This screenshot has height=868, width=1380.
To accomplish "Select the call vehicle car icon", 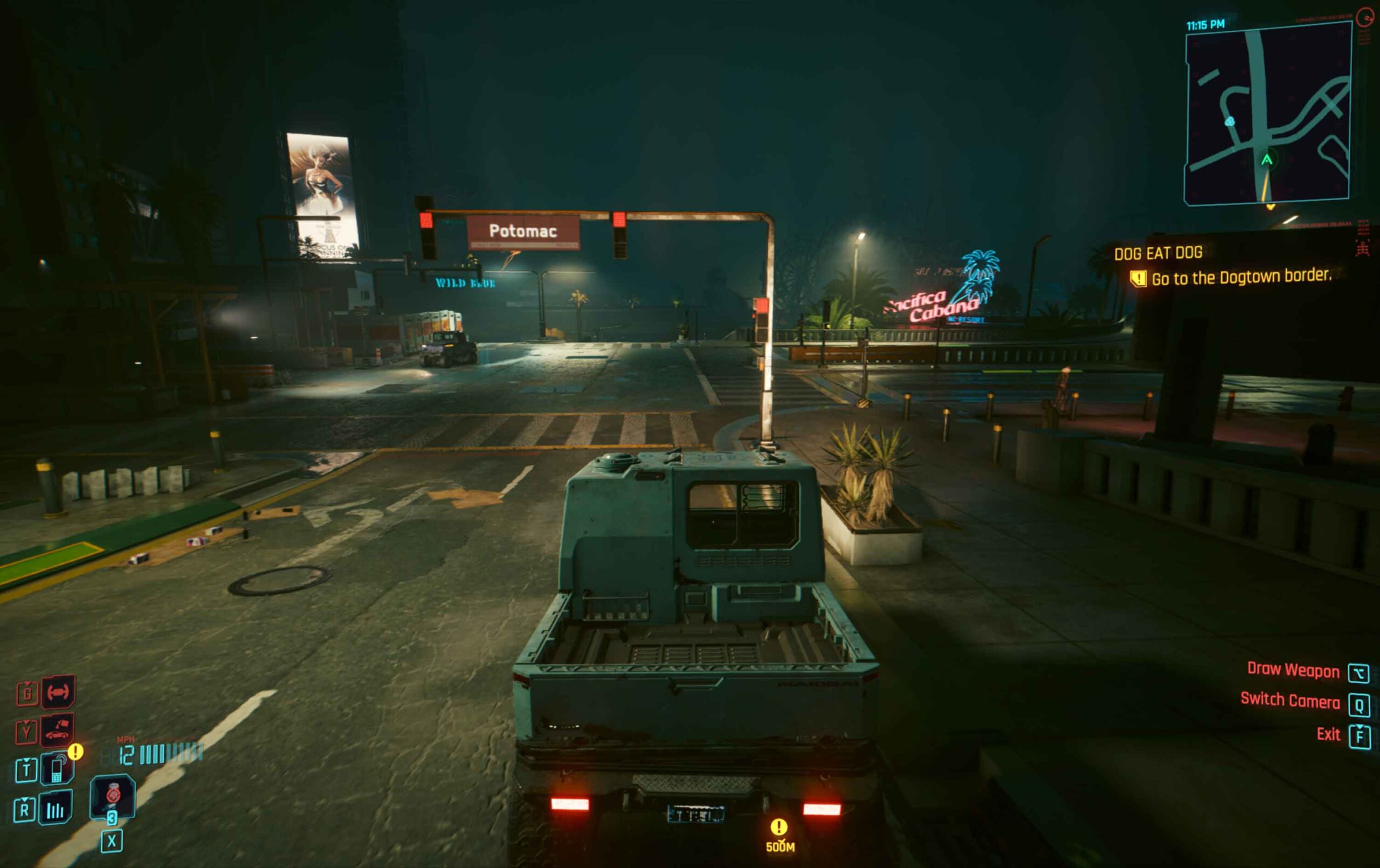I will (57, 731).
